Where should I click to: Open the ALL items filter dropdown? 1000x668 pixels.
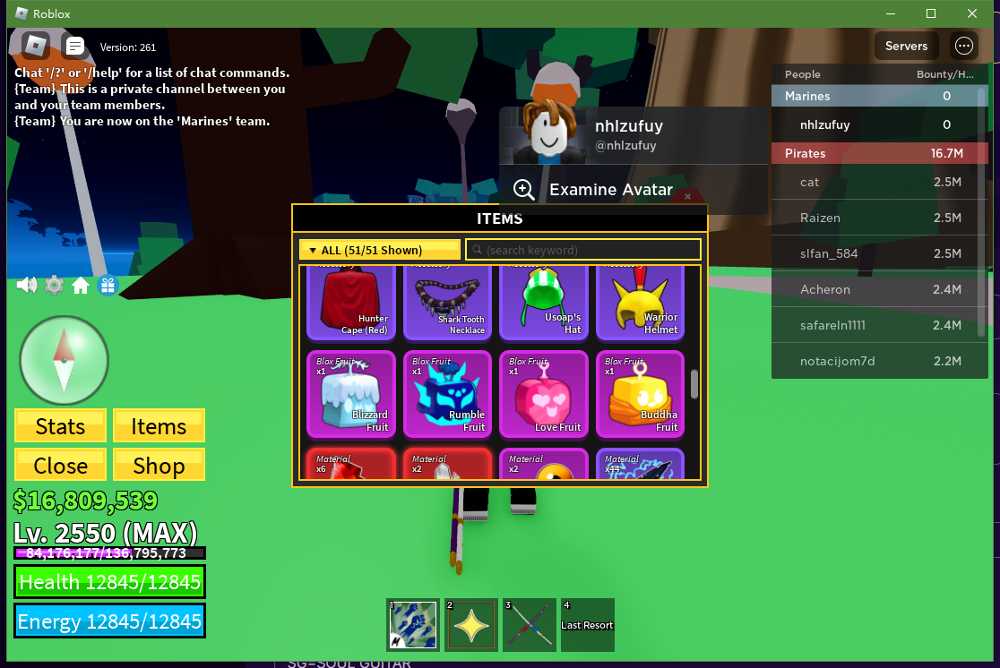coord(380,250)
